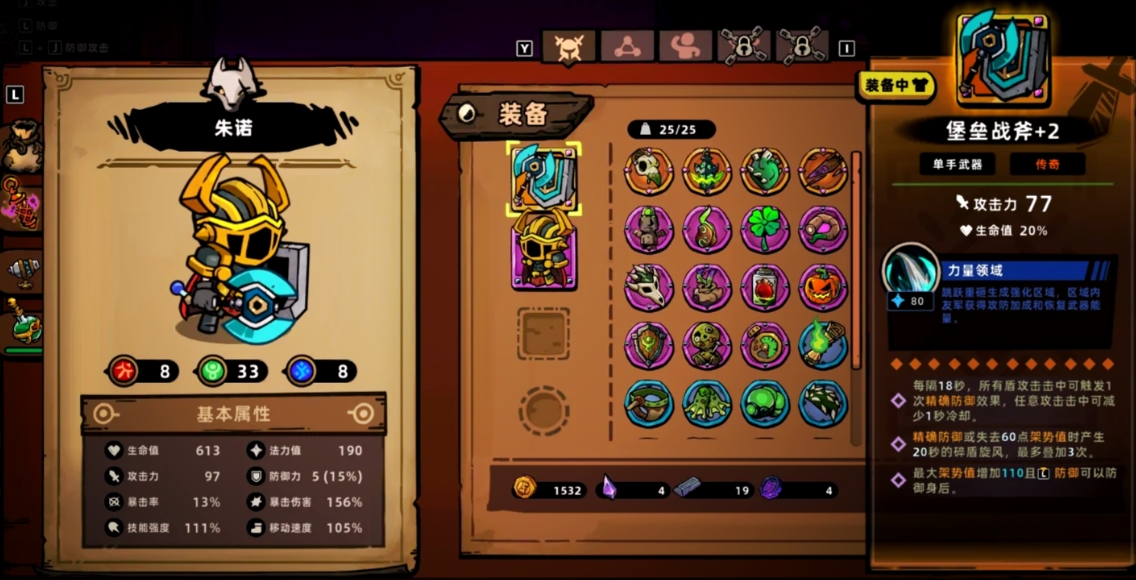
Task: Select the red heart jar item
Action: (x=765, y=287)
